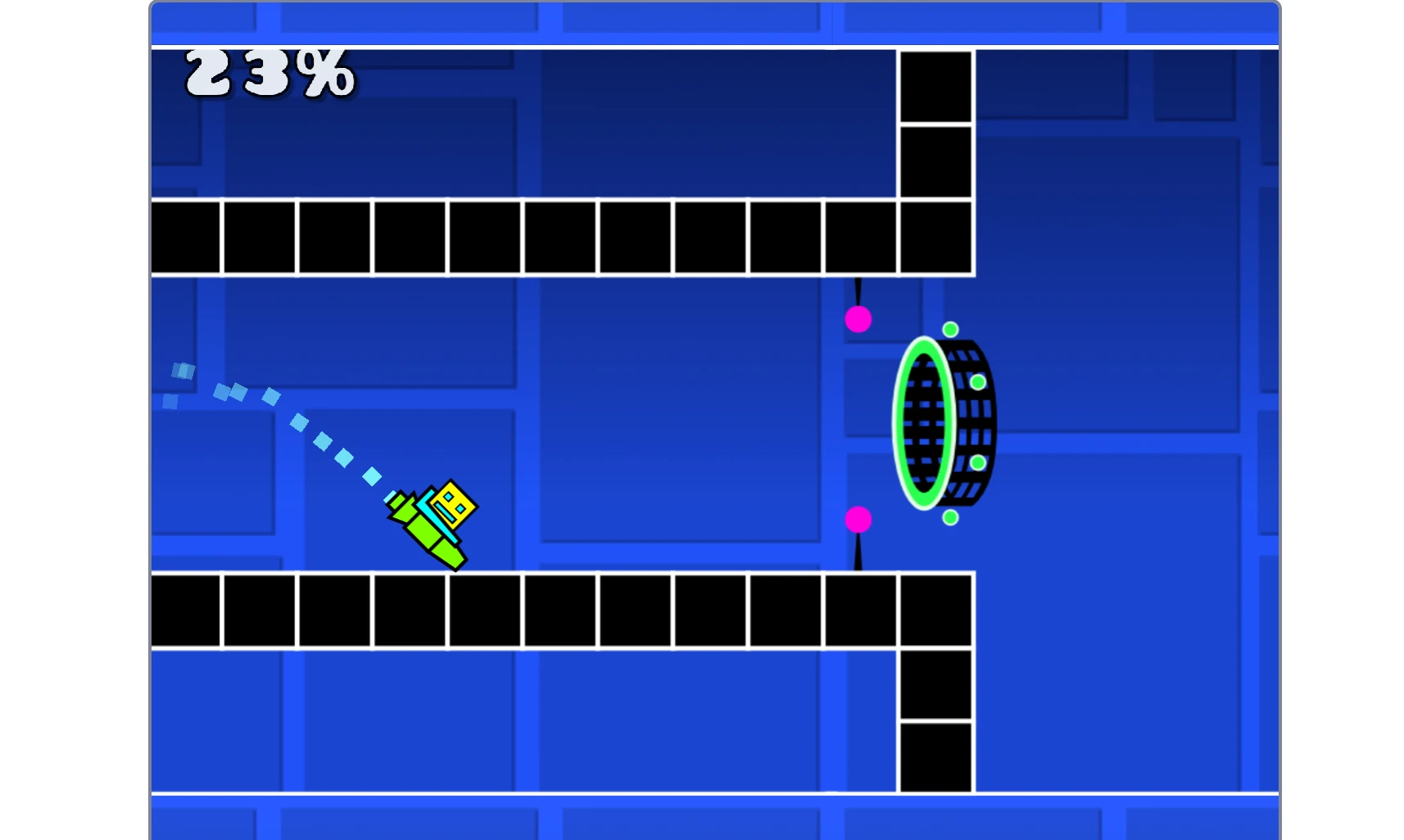This screenshot has width=1404, height=840.
Task: Select the yellow cube face on the ship
Action: 454,502
